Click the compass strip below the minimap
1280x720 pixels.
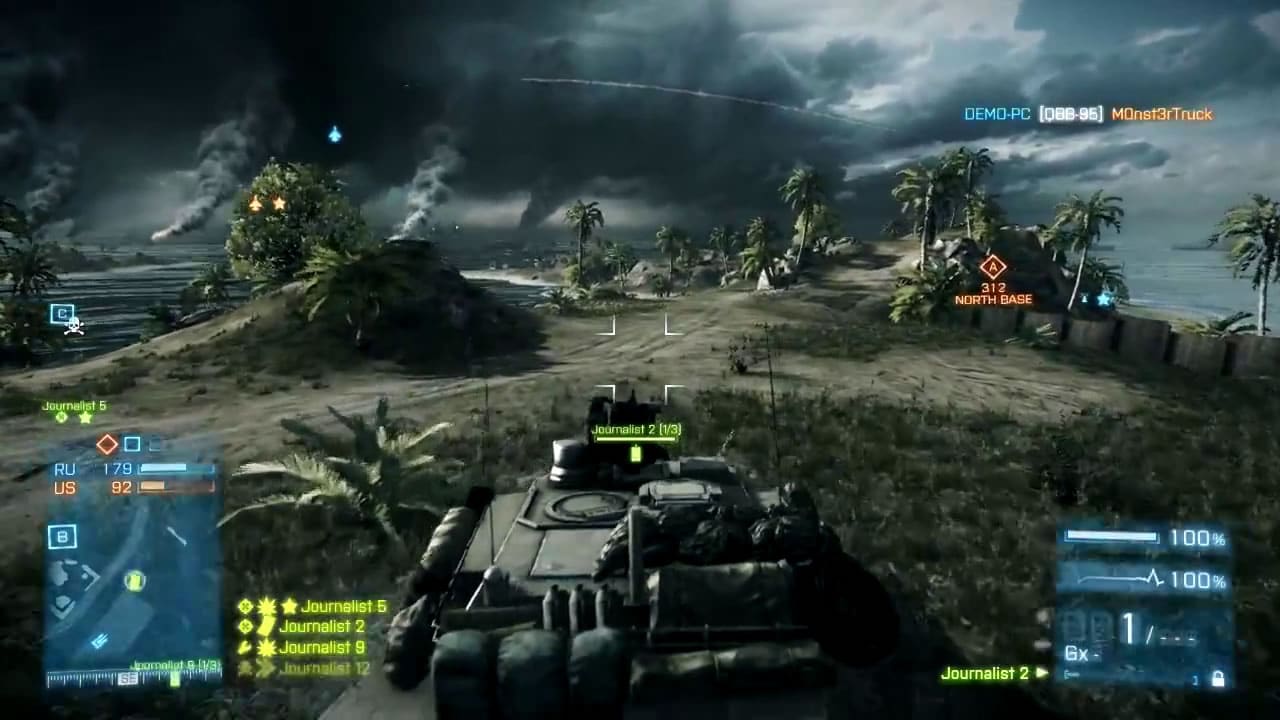[133, 679]
